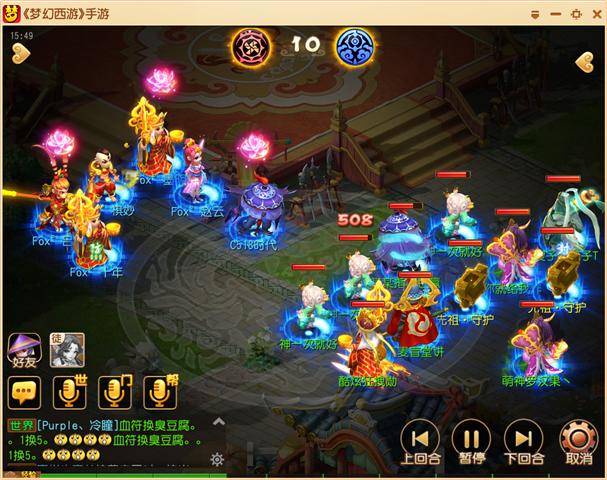The height and width of the screenshot is (480, 607).
Task: Click the right heart-shaped arrow button
Action: tap(586, 61)
